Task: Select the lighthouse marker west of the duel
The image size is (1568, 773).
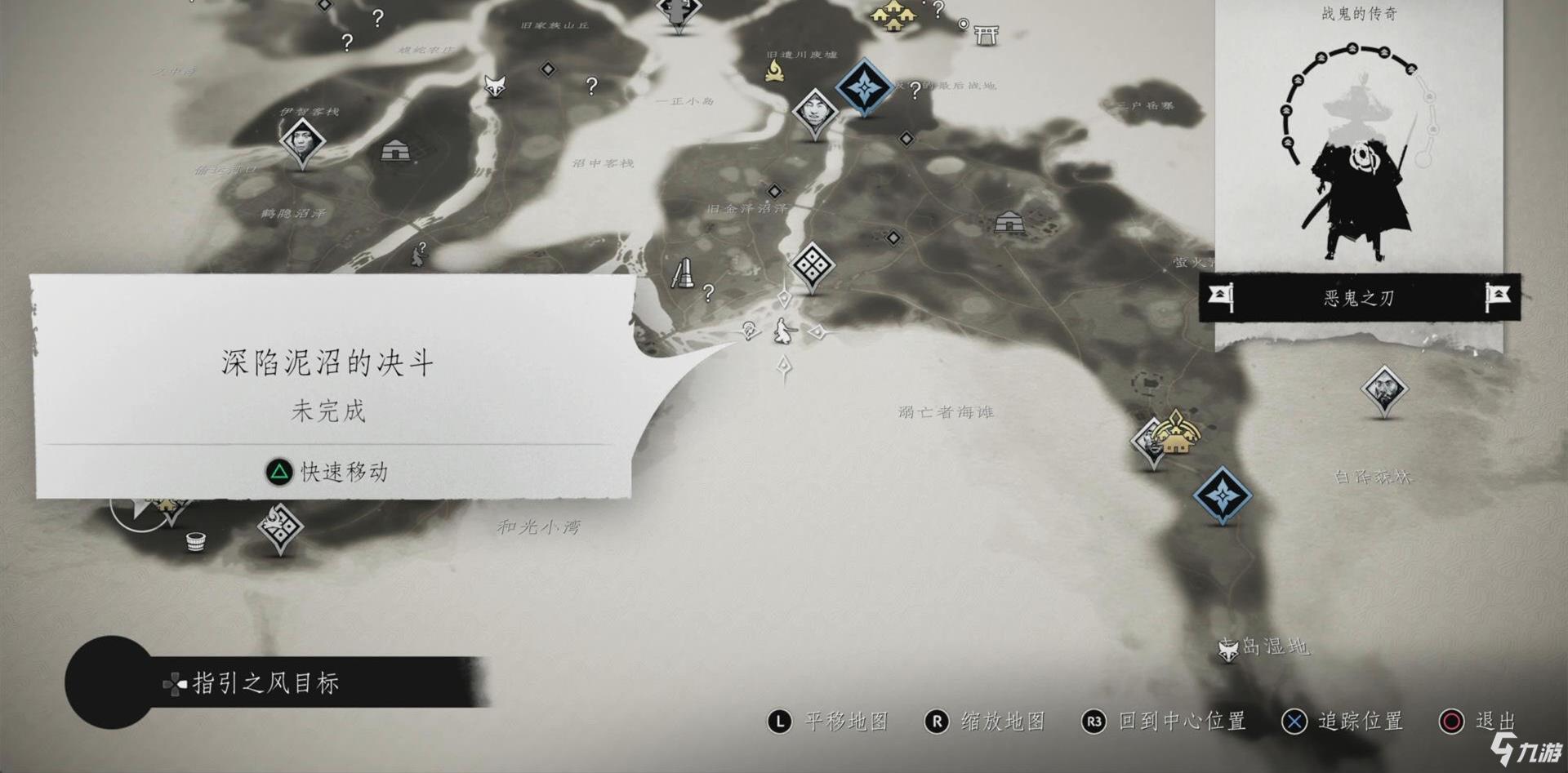Action: [683, 273]
